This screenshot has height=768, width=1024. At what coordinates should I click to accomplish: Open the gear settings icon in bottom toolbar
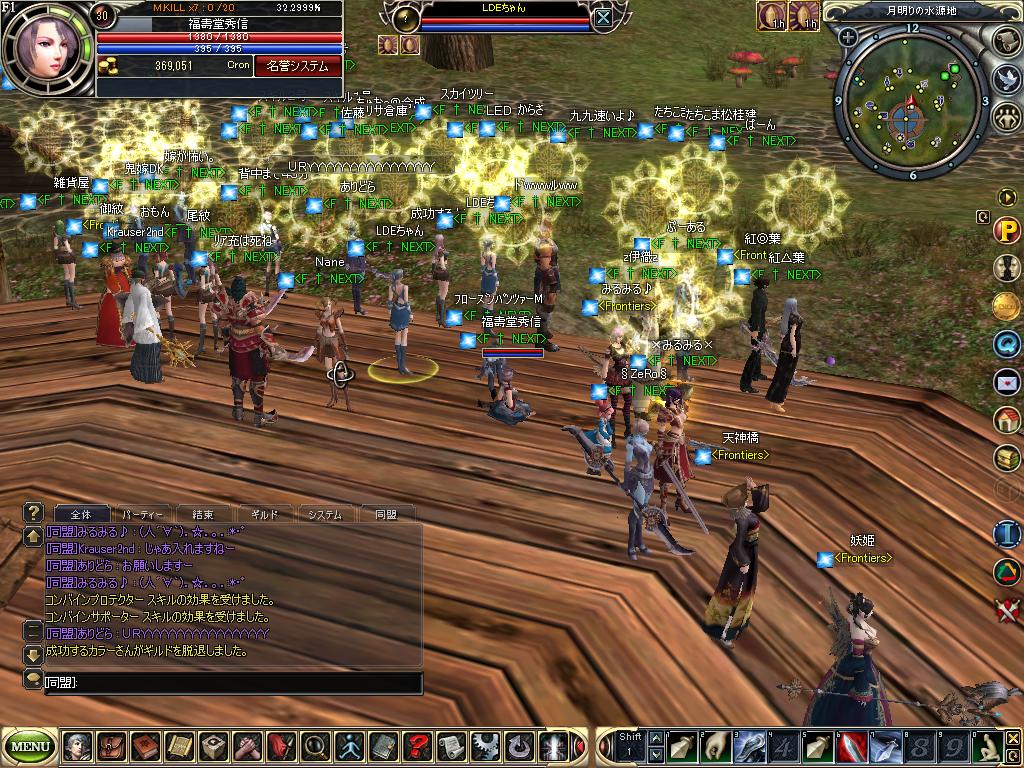(485, 746)
